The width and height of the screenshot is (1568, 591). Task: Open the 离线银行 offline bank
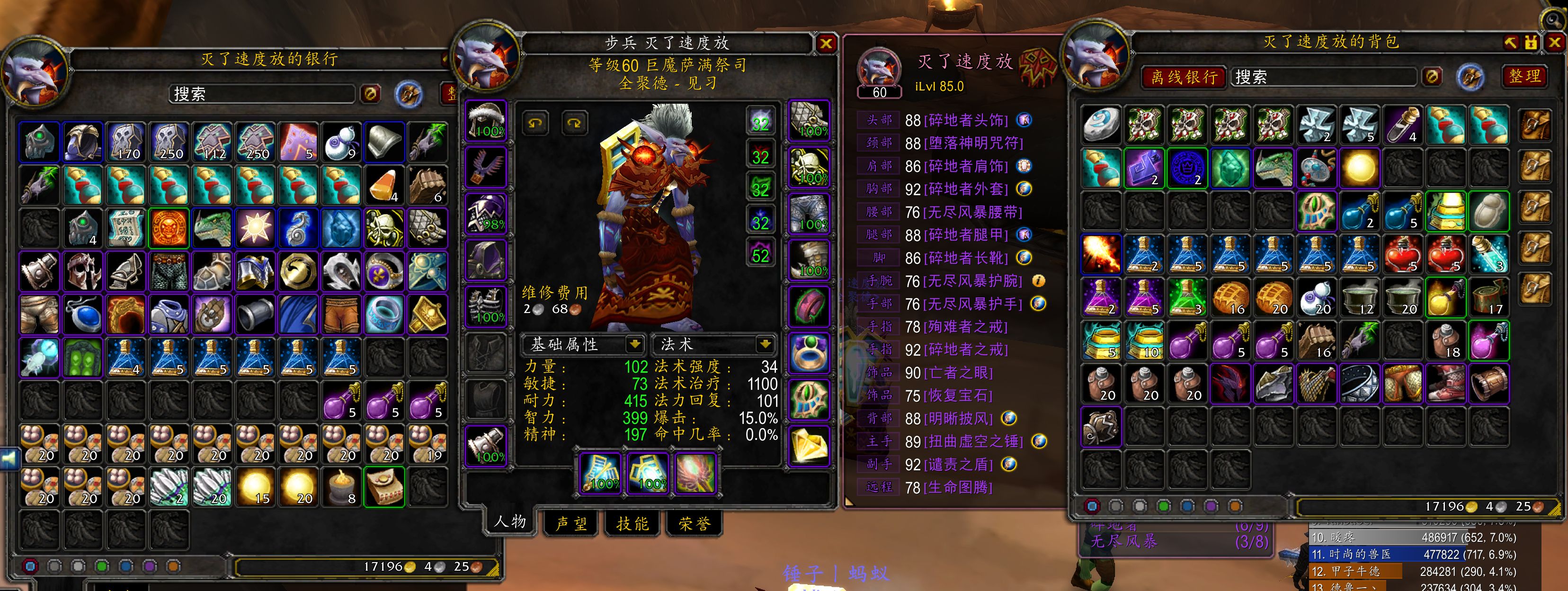pos(1183,77)
